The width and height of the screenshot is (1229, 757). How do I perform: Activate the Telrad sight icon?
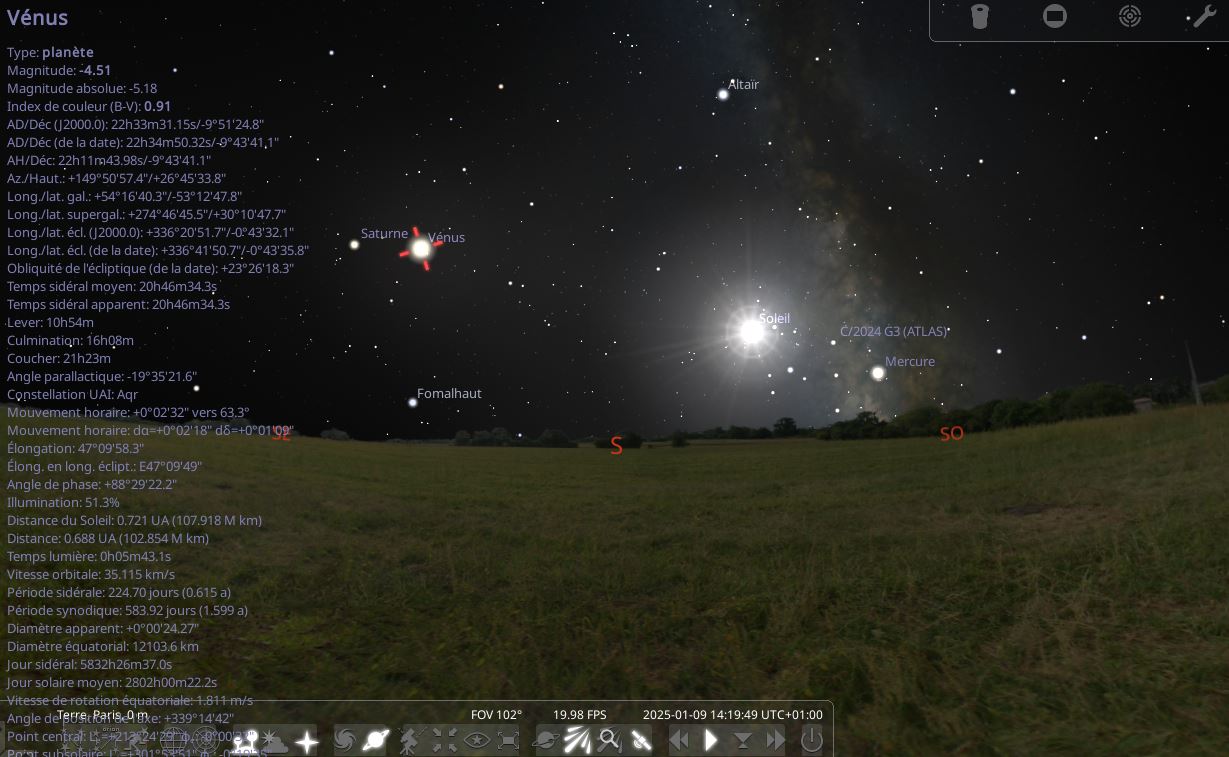point(1130,17)
